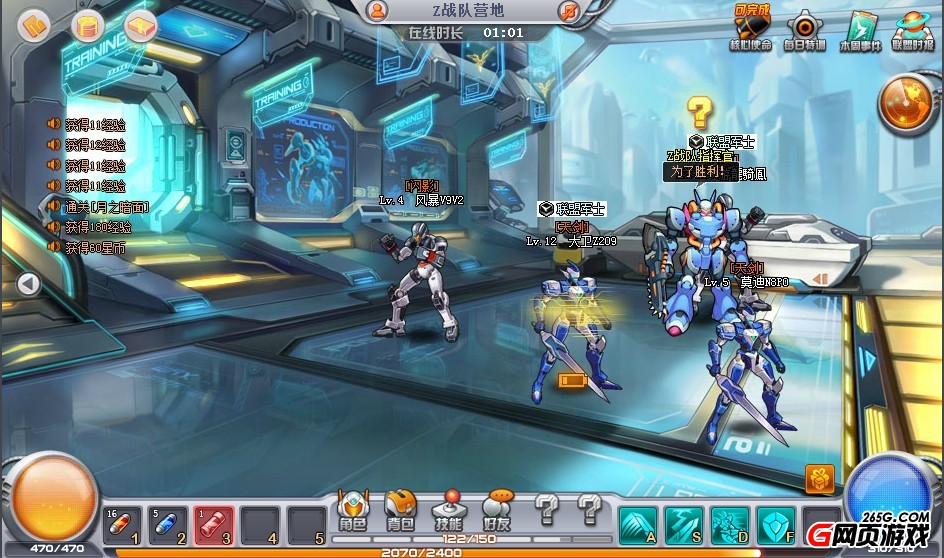Toggle the music note sound button

[570, 11]
